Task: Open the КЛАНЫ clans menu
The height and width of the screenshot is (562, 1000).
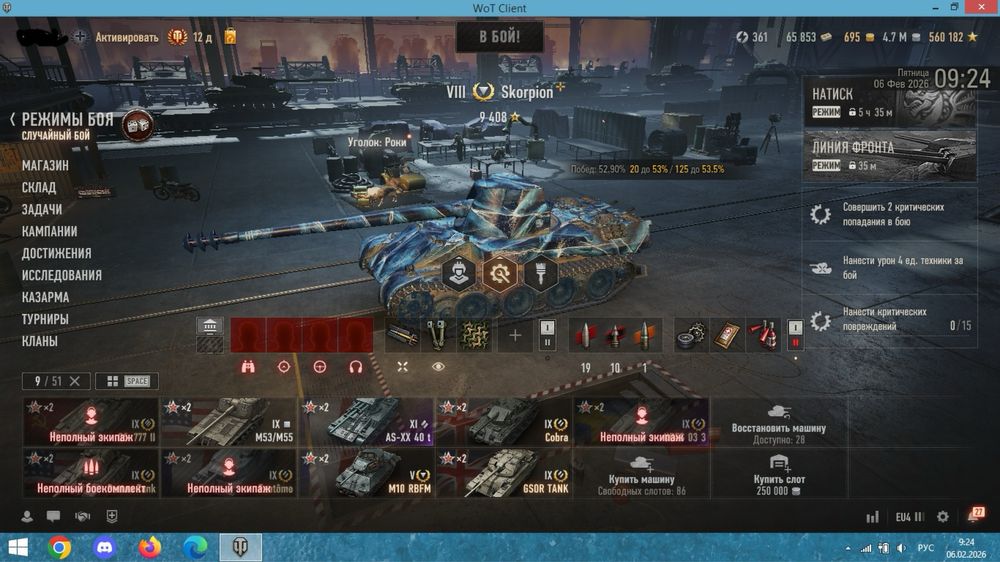Action: click(x=40, y=341)
